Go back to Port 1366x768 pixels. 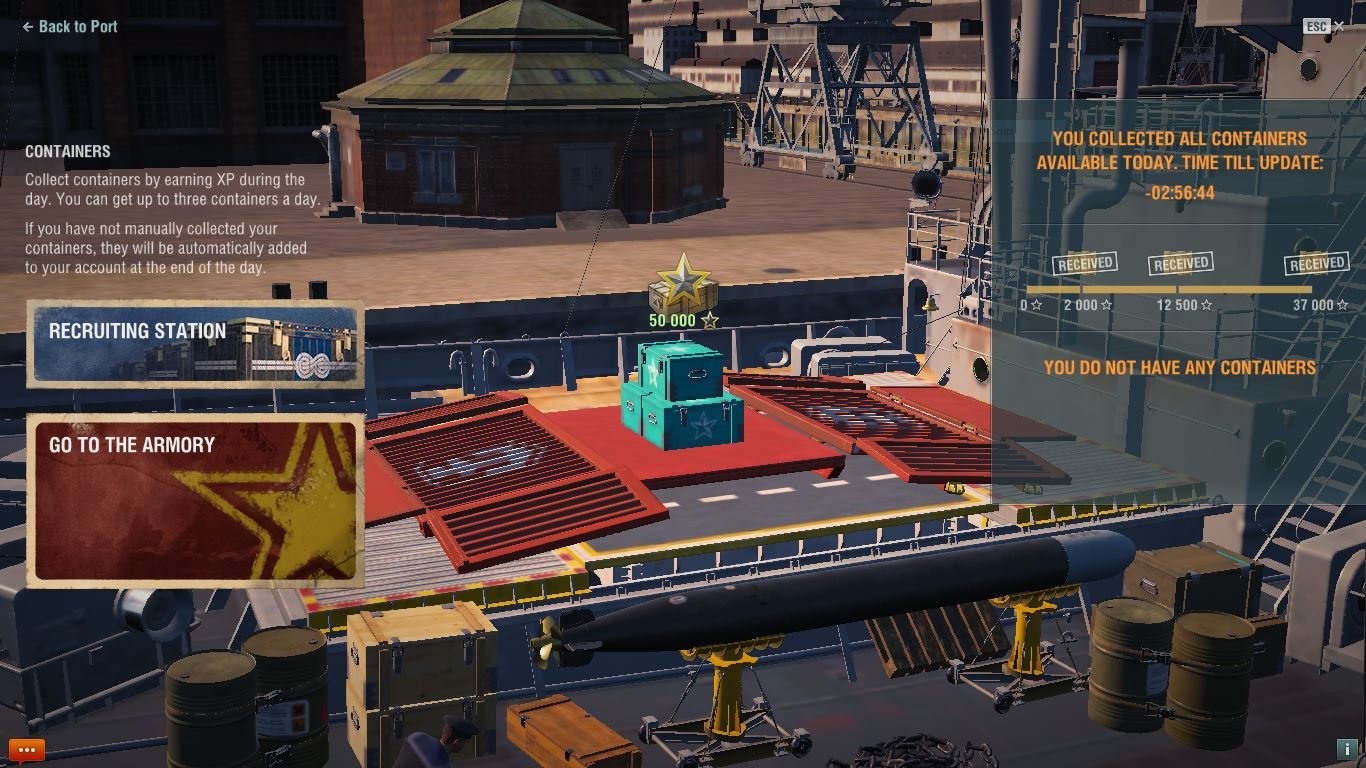(70, 27)
